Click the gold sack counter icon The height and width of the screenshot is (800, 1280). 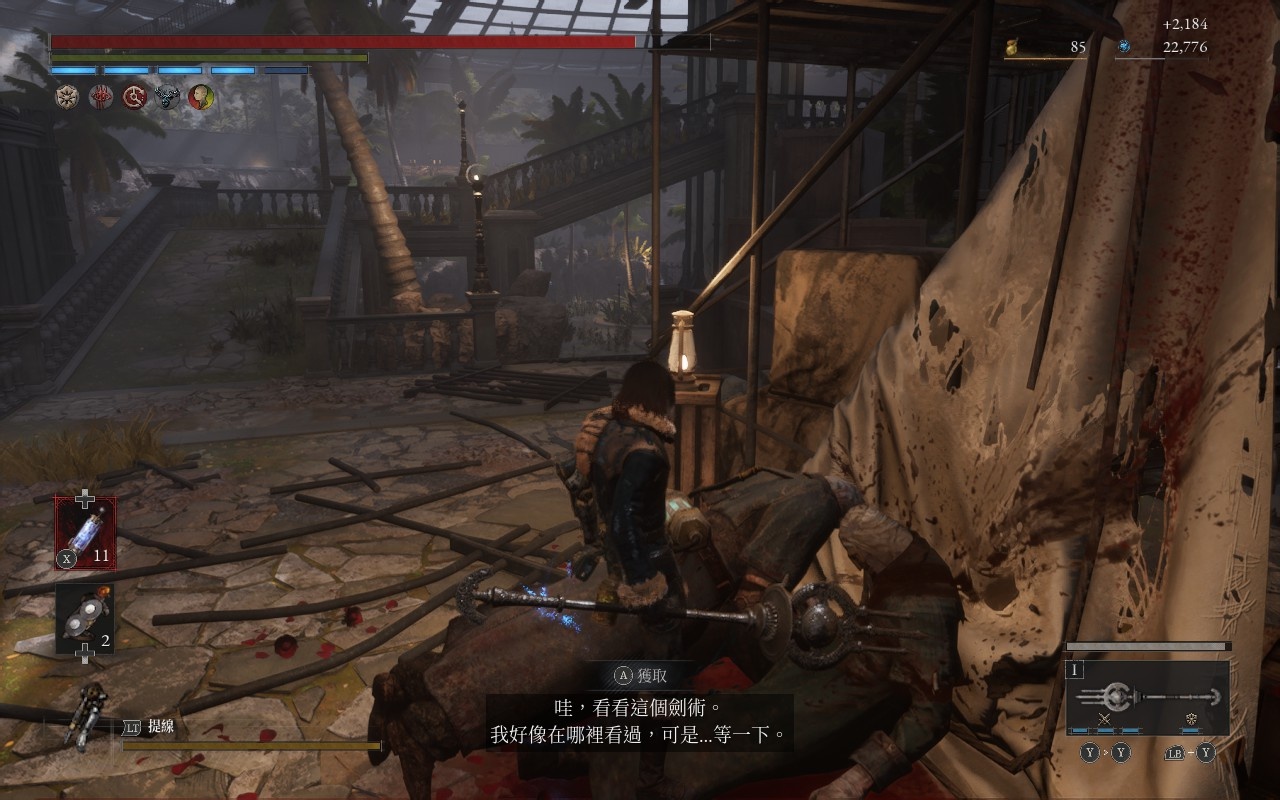pyautogui.click(x=1012, y=47)
